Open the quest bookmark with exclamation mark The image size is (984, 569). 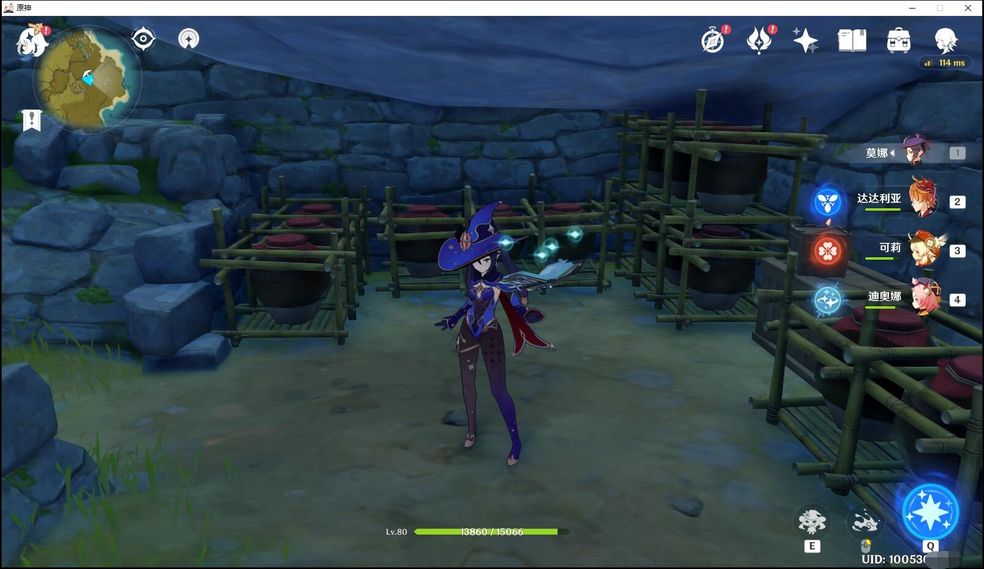pyautogui.click(x=31, y=121)
